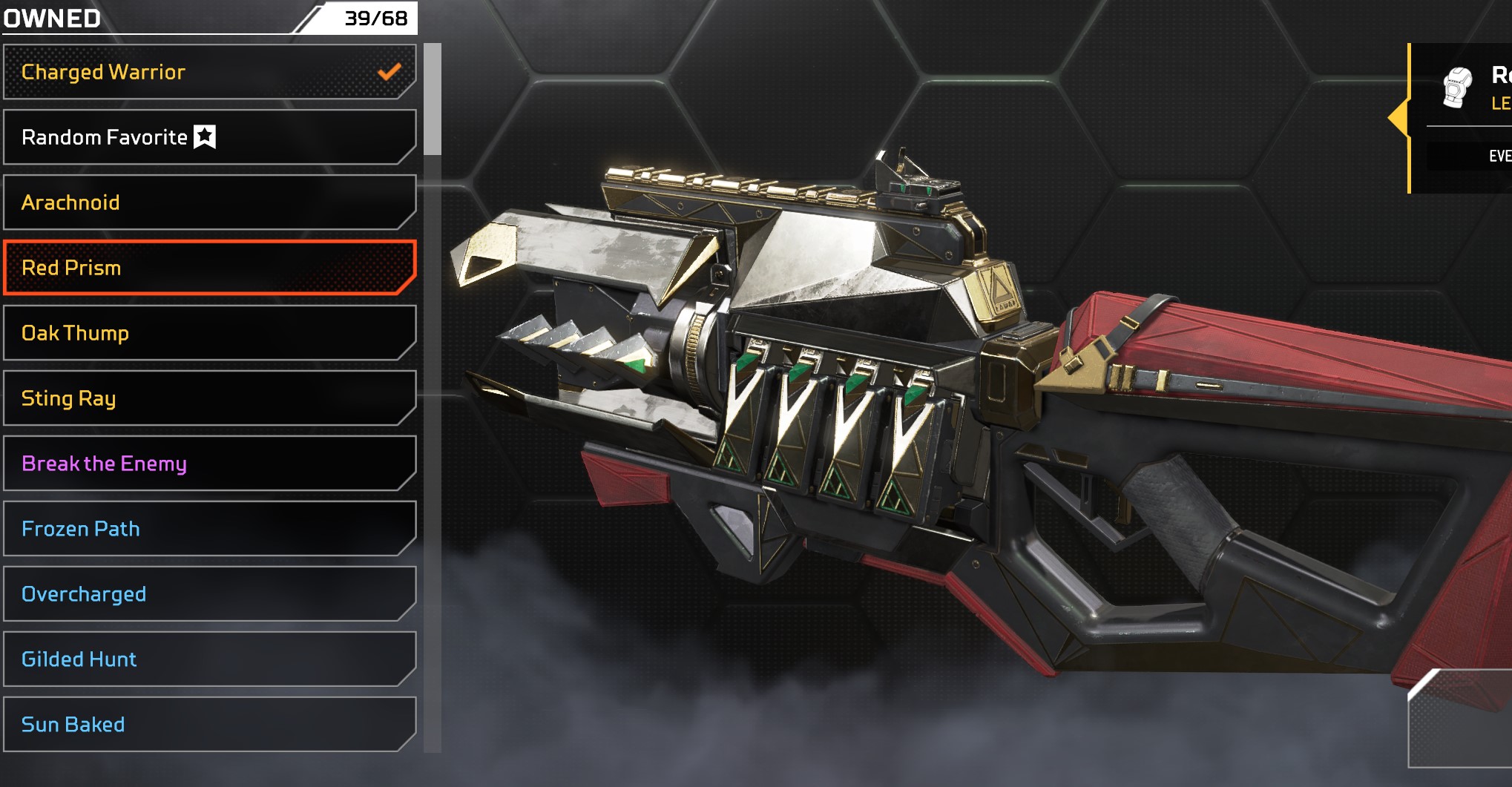Choose the Random Favorite option
Screen dimensions: 1512x787
tap(209, 137)
